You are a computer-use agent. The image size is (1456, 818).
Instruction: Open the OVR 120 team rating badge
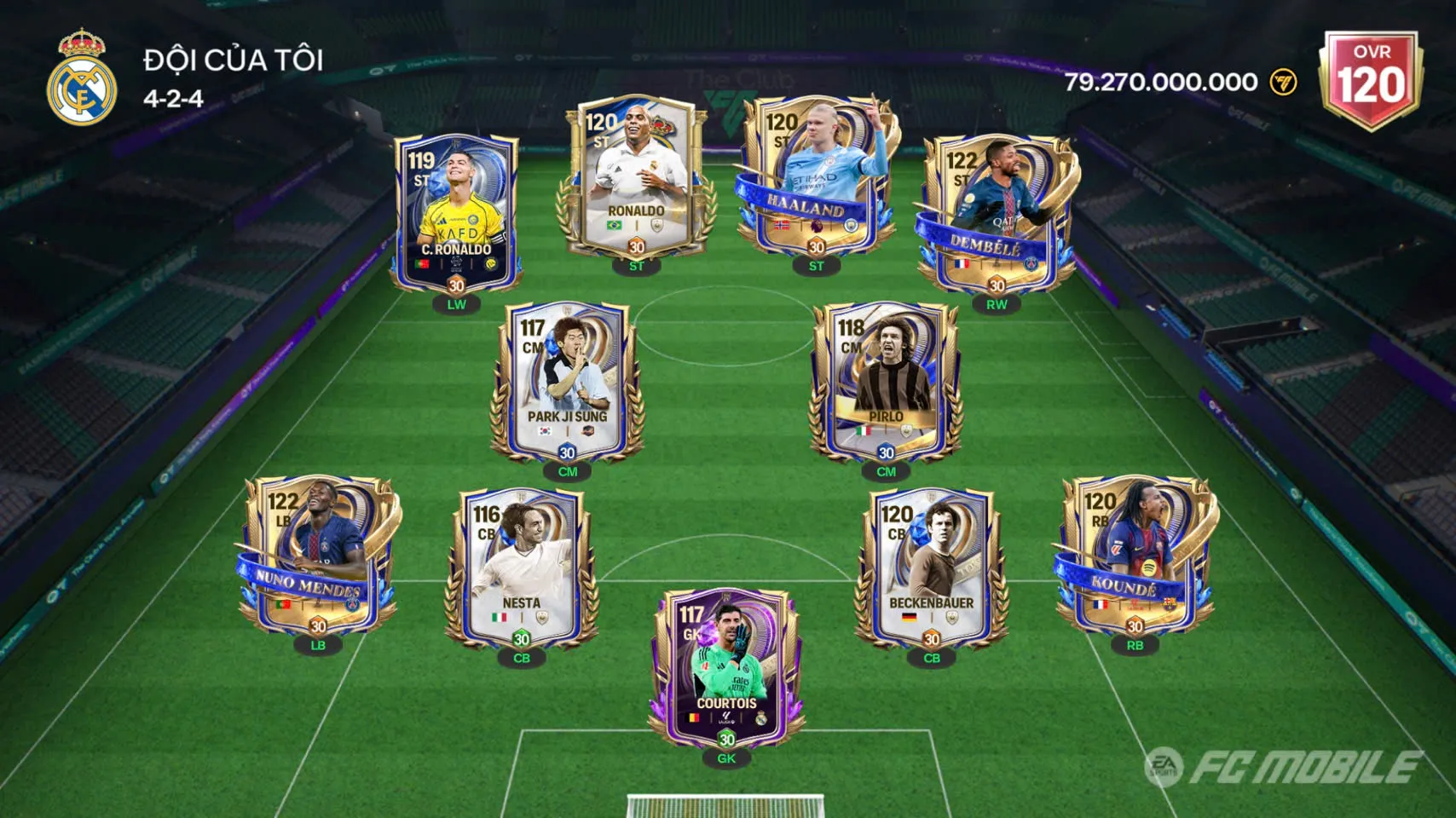1371,79
